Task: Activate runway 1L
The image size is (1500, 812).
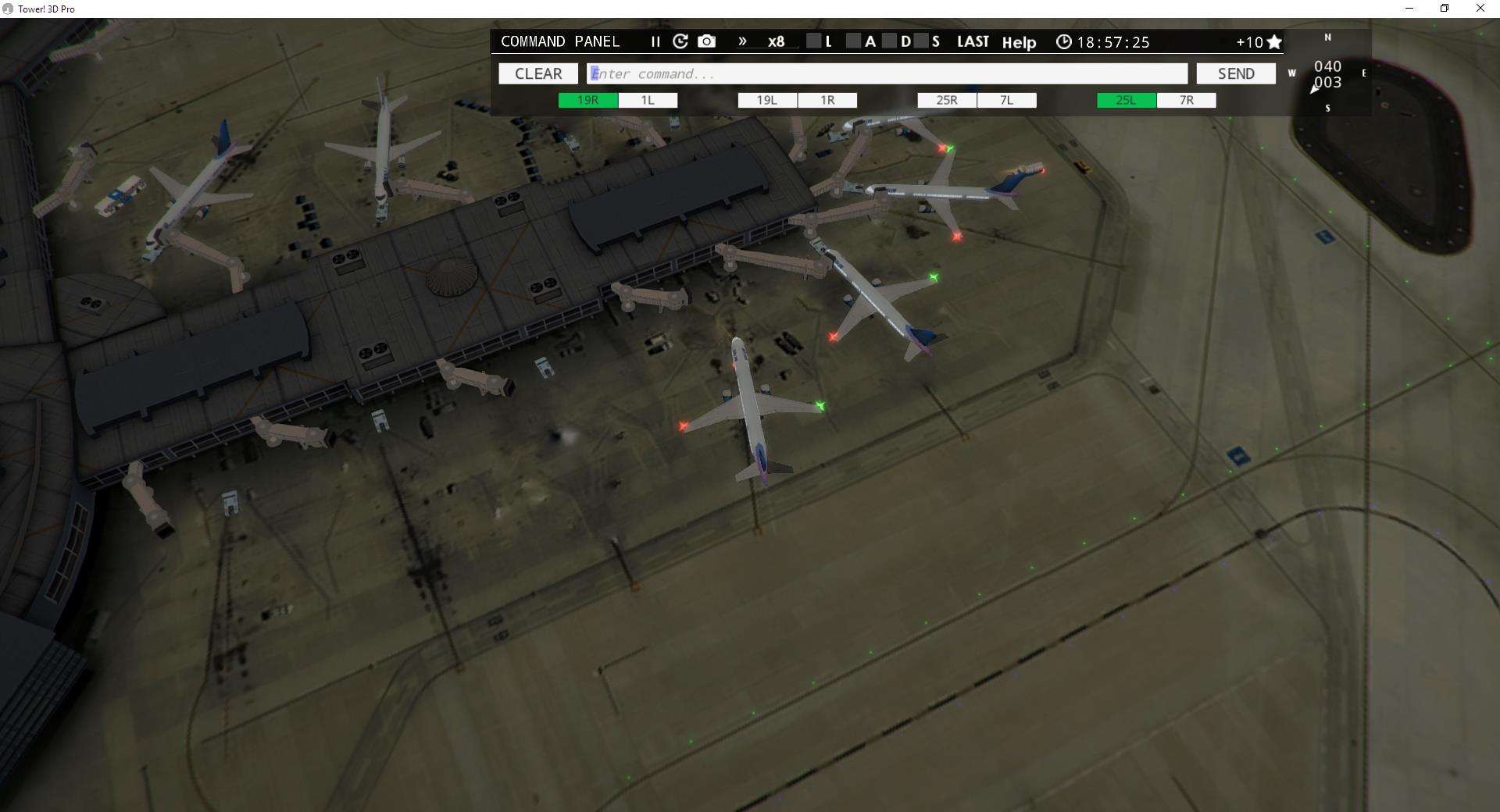Action: click(x=647, y=100)
